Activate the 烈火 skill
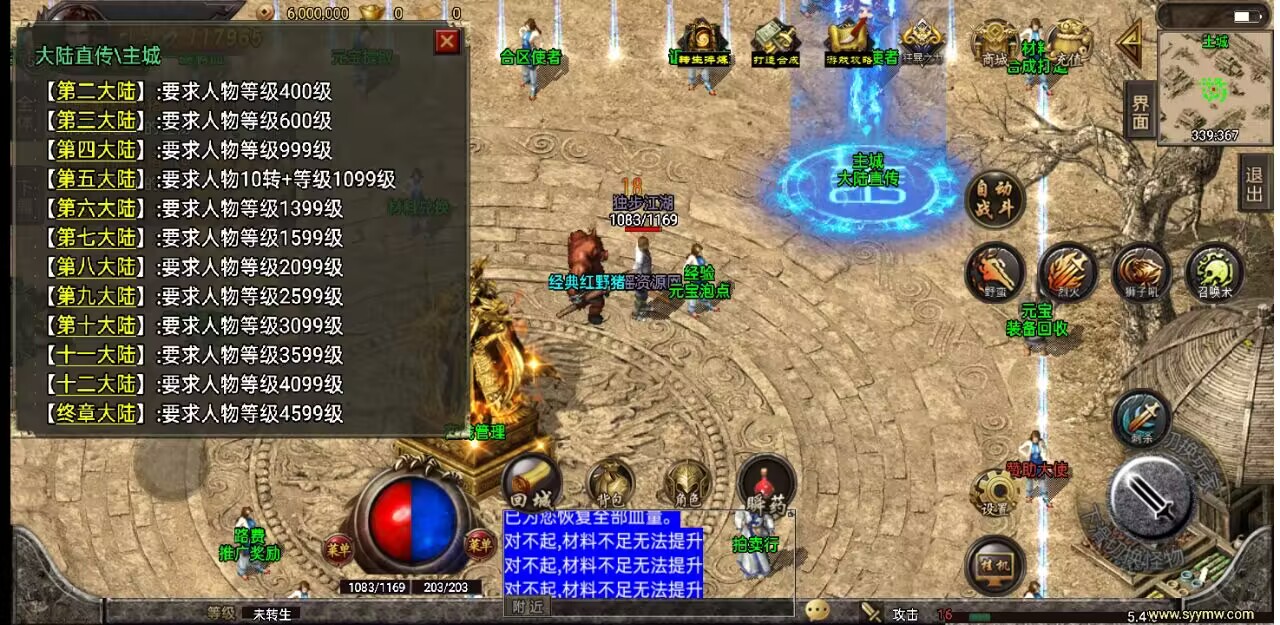The width and height of the screenshot is (1280, 625). (1067, 272)
